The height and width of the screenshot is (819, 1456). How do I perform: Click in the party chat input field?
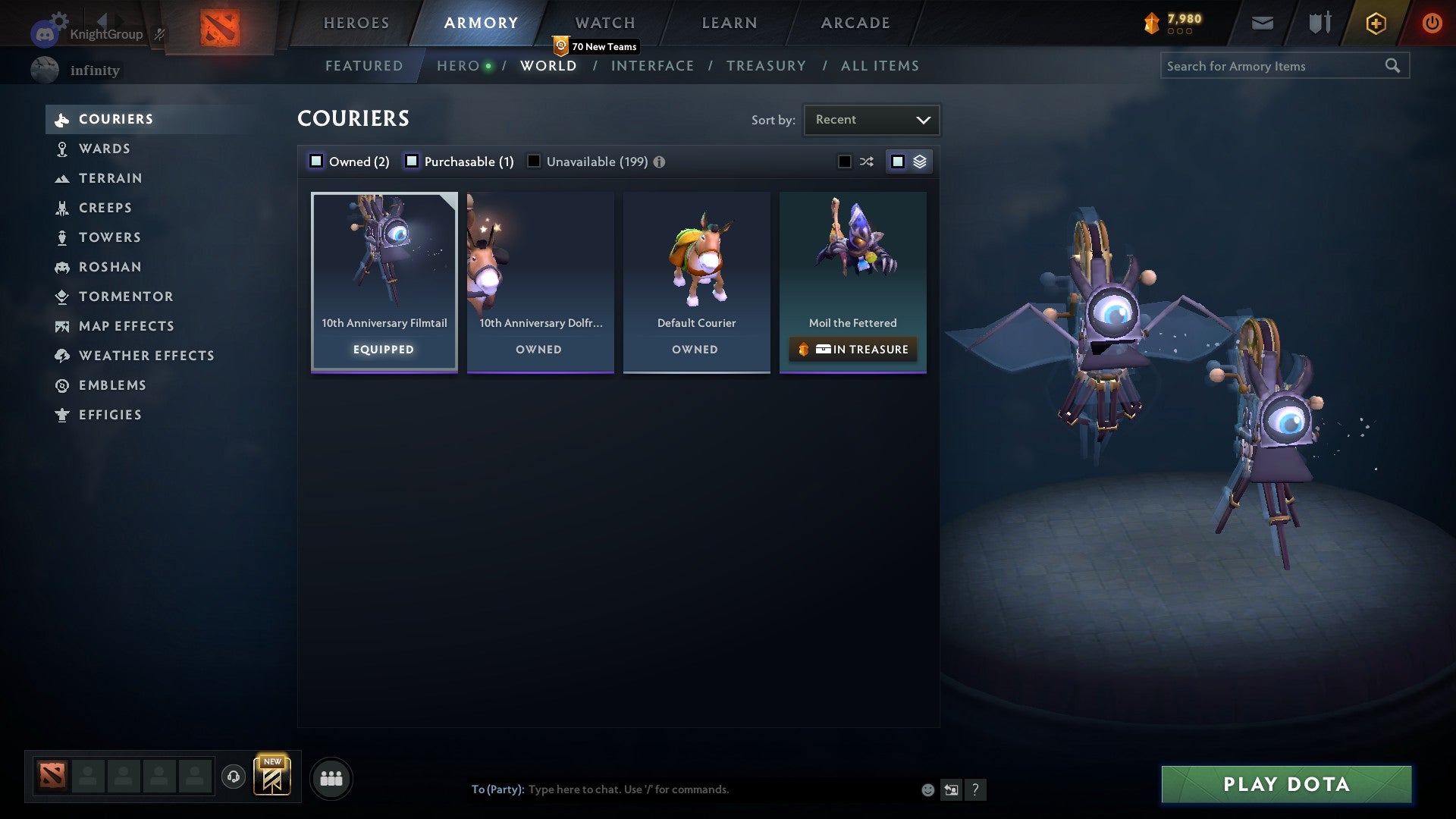pos(682,789)
